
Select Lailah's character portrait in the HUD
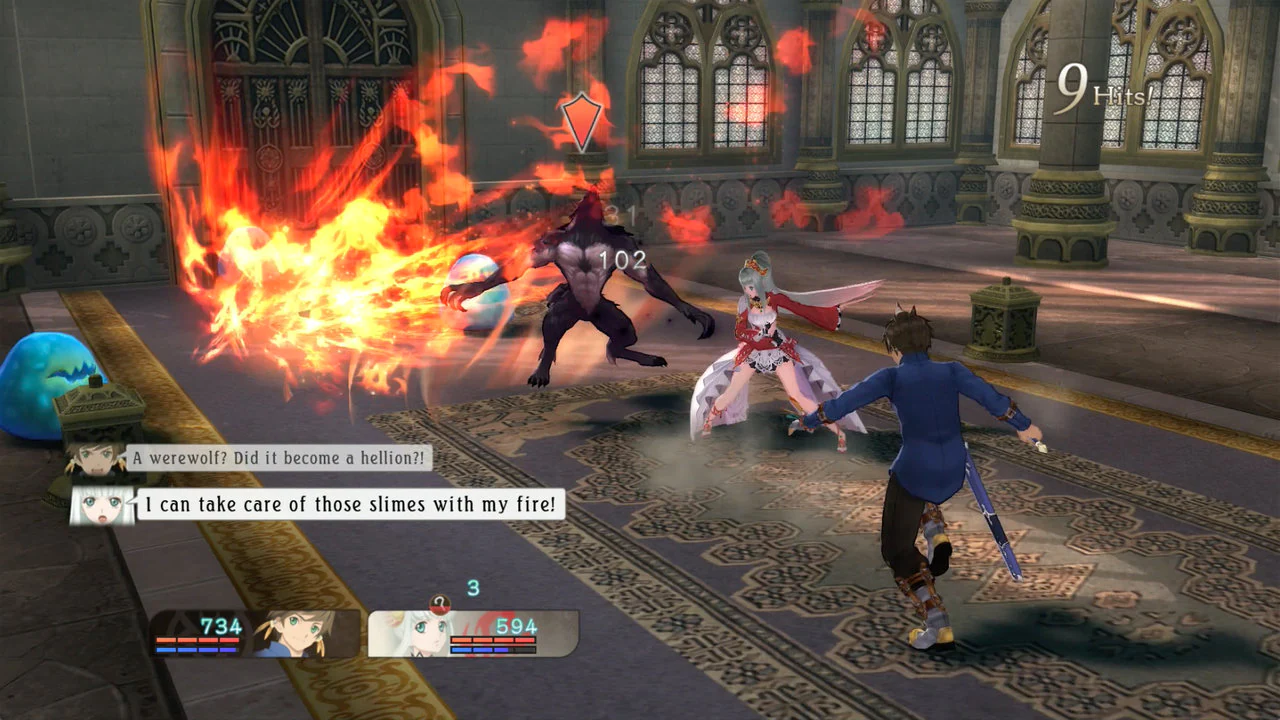coord(424,632)
